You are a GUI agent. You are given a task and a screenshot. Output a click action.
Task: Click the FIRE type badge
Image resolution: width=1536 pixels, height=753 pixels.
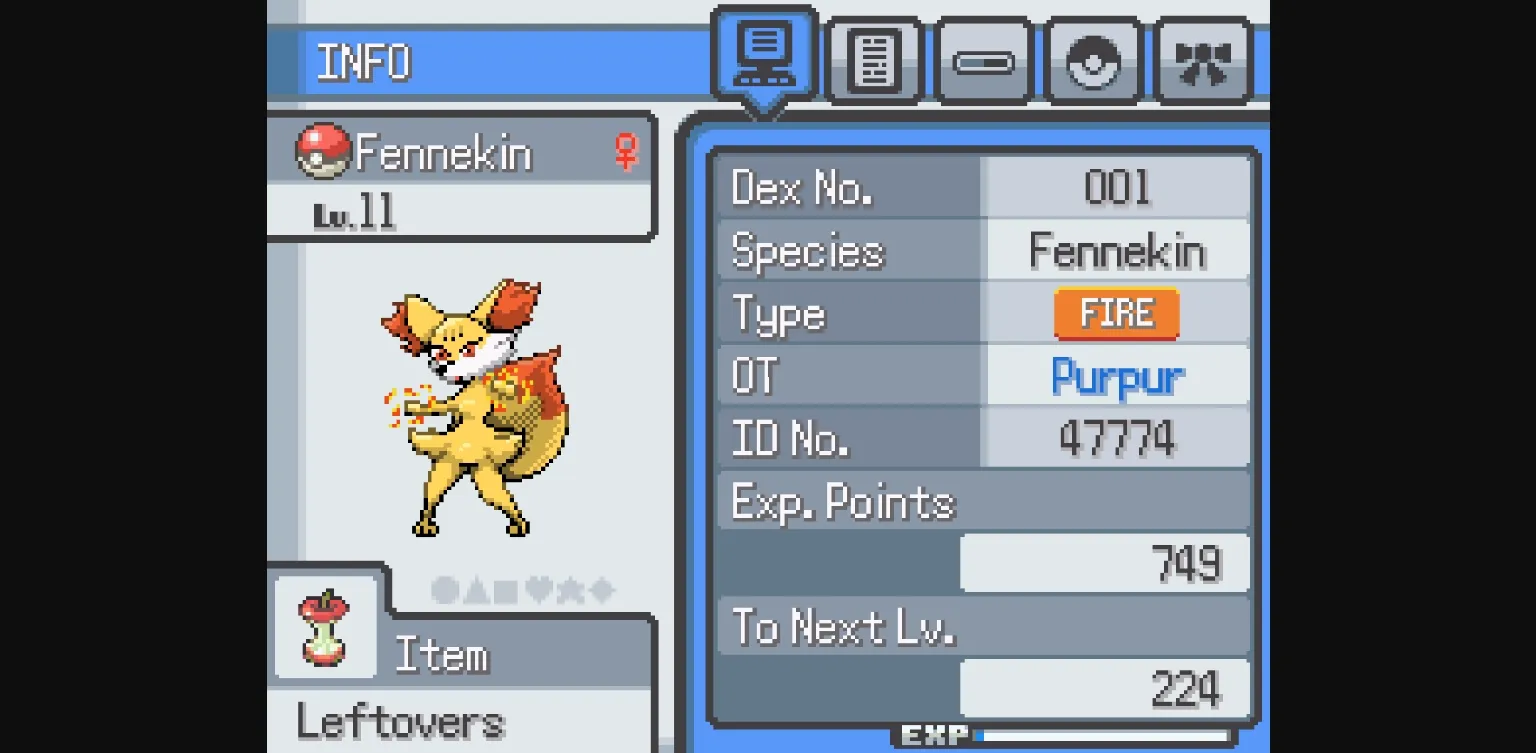(1116, 313)
